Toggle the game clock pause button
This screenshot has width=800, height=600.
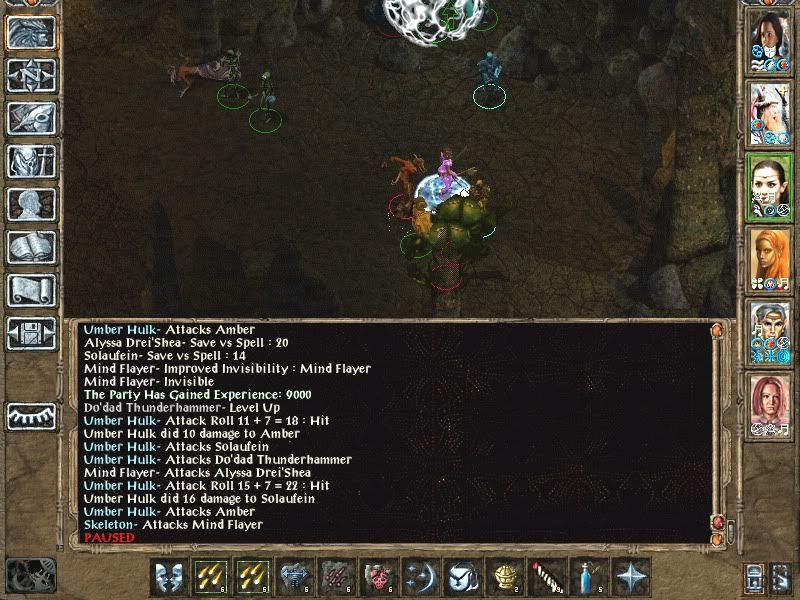click(x=28, y=574)
